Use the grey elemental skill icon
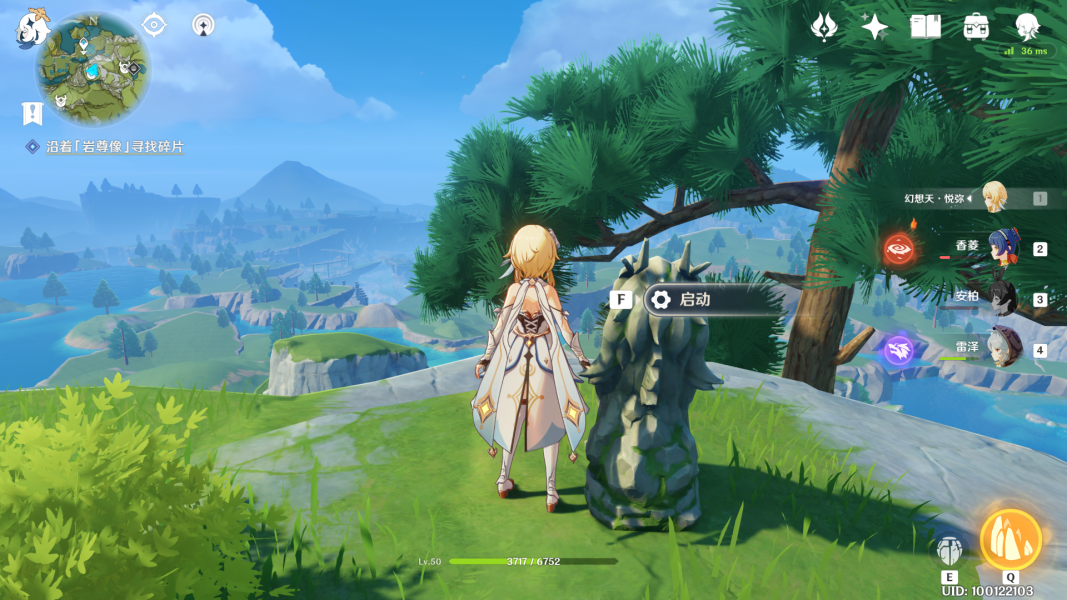Screen dimensions: 1067x600 pos(949,549)
